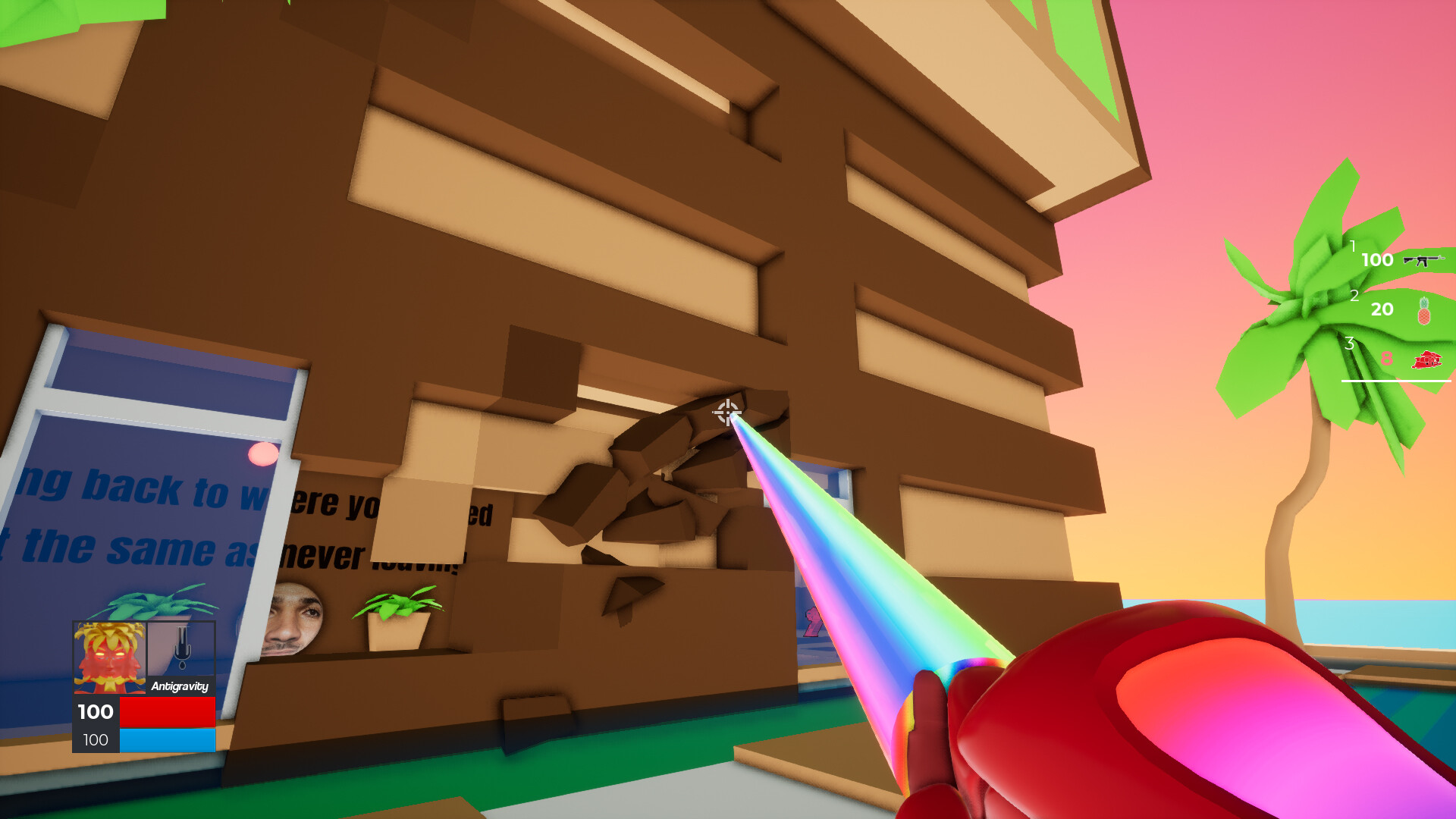Collapse the health bar display
This screenshot has height=819, width=1456.
167,712
